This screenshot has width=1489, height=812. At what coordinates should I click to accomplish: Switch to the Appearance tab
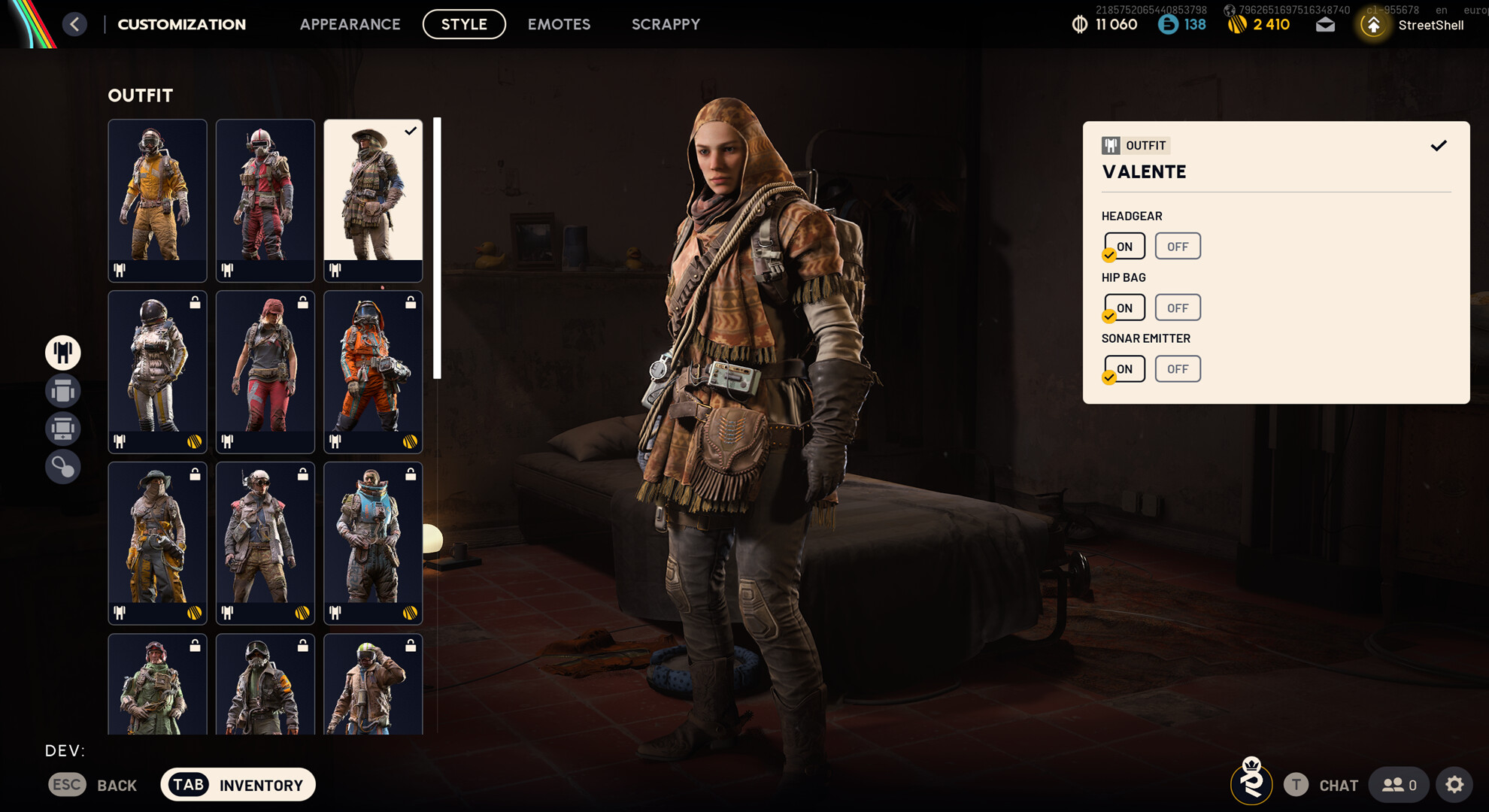coord(350,24)
